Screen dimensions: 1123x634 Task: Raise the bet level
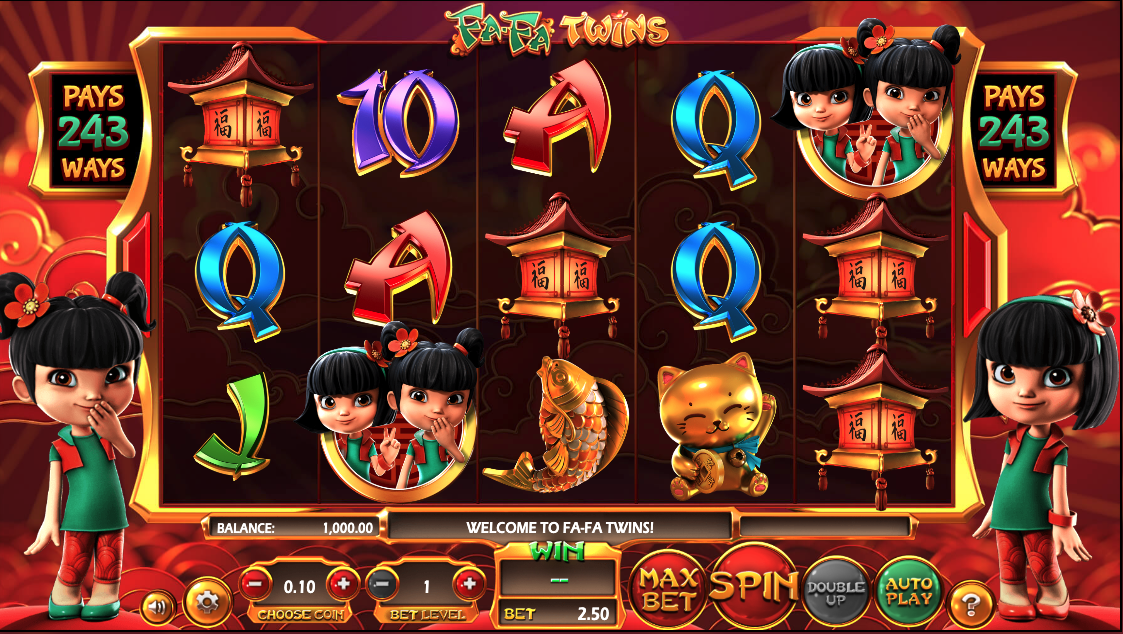pos(467,582)
